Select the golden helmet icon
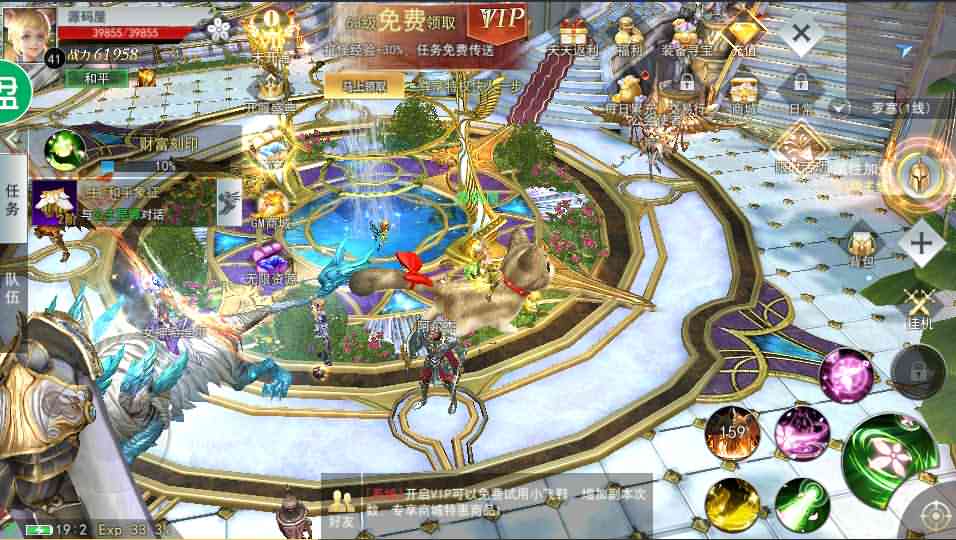The height and width of the screenshot is (540, 956). click(x=917, y=174)
